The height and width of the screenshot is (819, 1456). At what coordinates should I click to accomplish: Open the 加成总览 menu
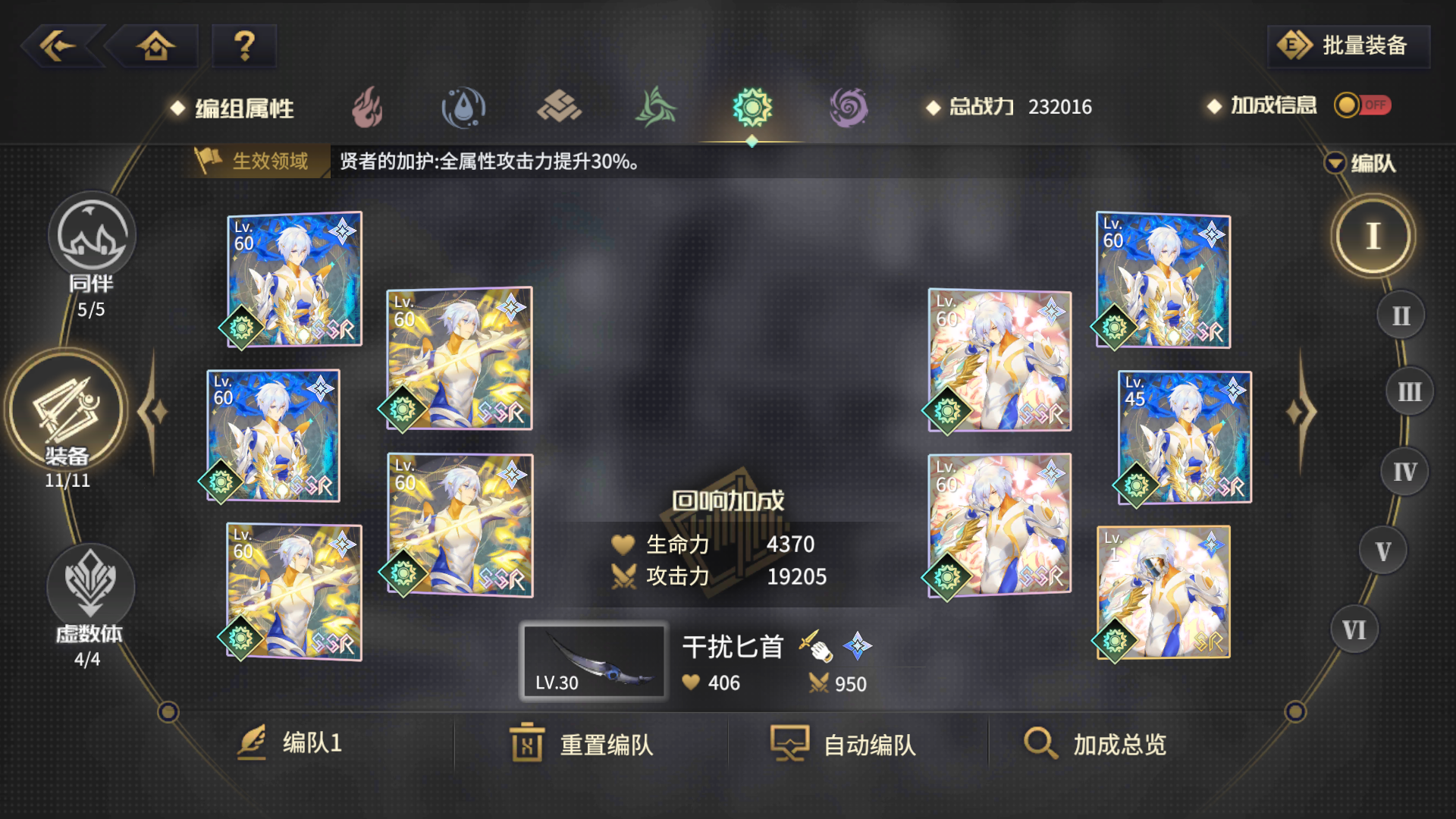click(1097, 744)
